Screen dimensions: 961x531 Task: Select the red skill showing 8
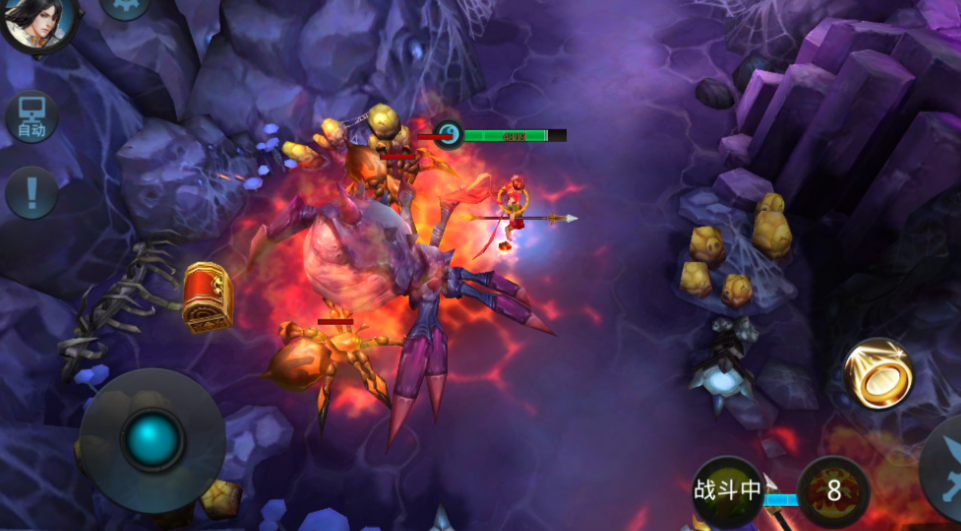tap(833, 491)
